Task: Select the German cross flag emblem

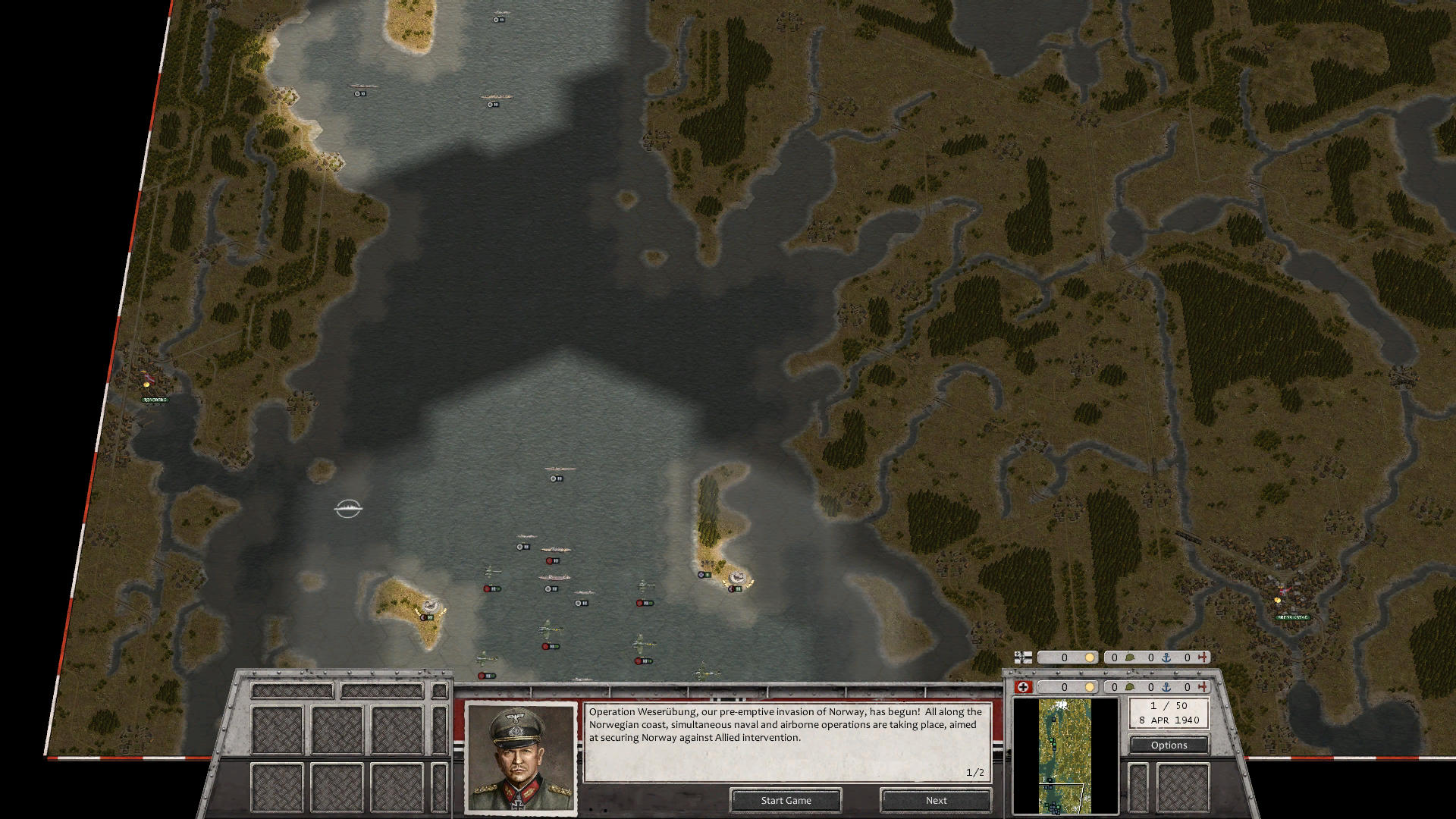Action: coord(1022,688)
